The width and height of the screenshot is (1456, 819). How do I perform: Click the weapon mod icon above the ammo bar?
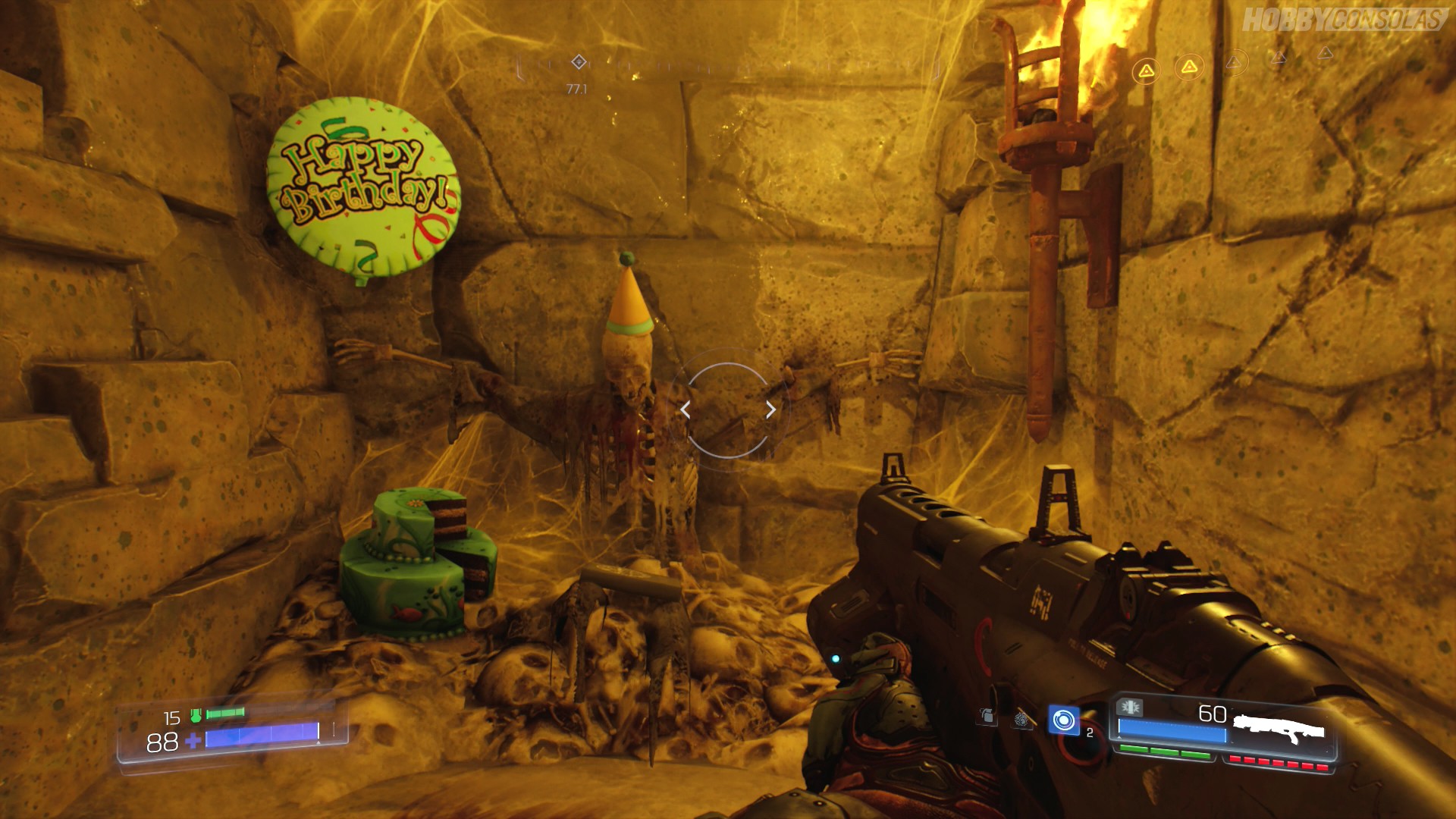1129,707
